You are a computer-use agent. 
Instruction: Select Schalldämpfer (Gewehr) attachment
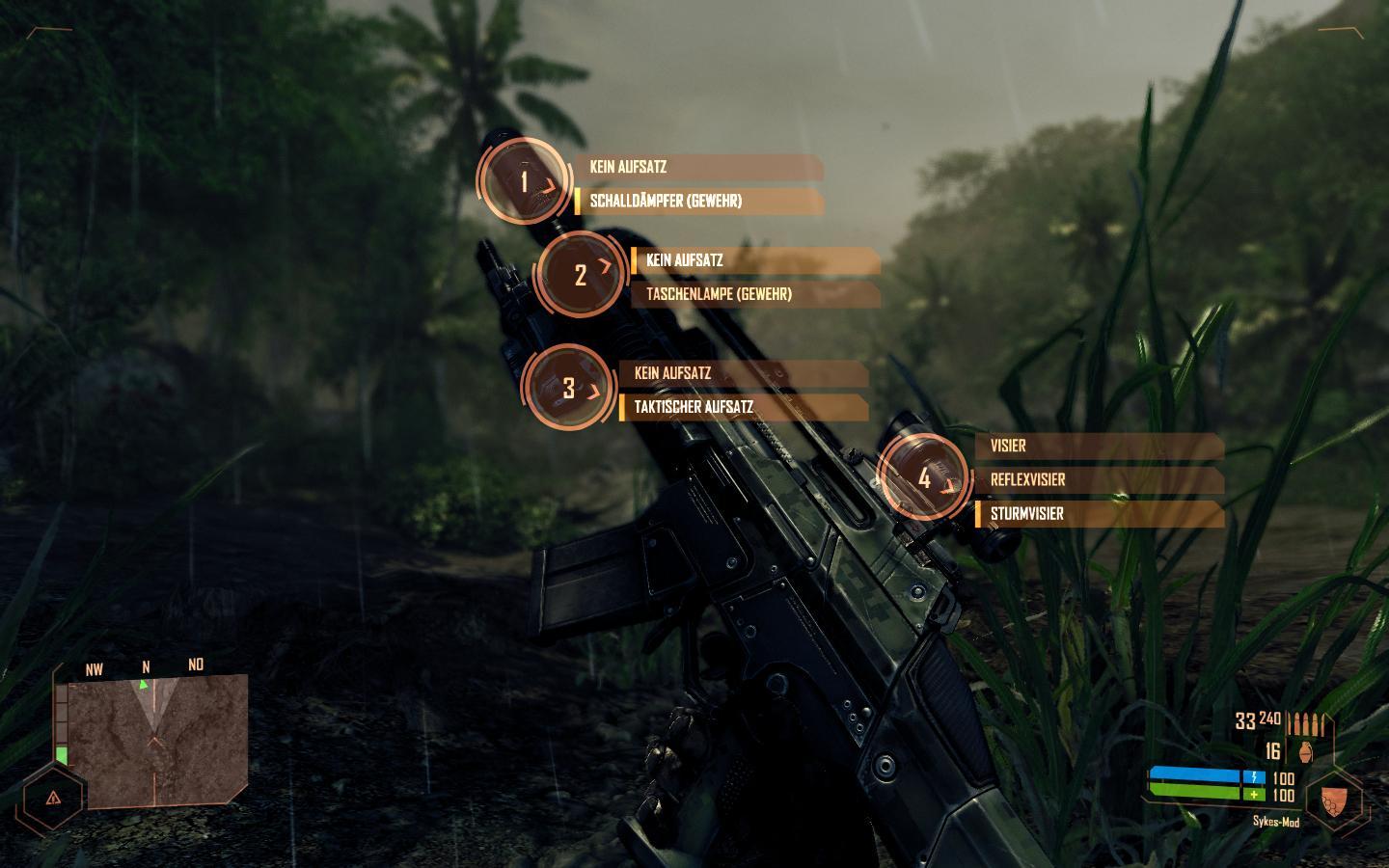(x=698, y=202)
